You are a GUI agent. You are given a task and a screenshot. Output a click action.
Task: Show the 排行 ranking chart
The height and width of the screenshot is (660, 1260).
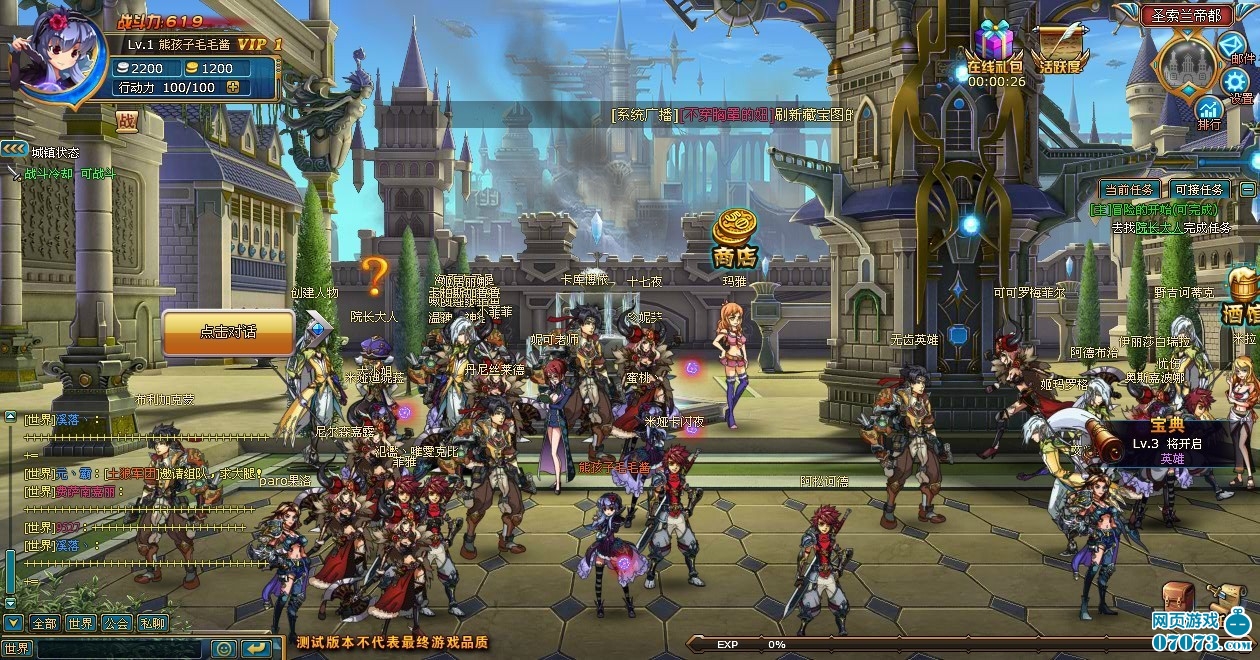pyautogui.click(x=1209, y=111)
